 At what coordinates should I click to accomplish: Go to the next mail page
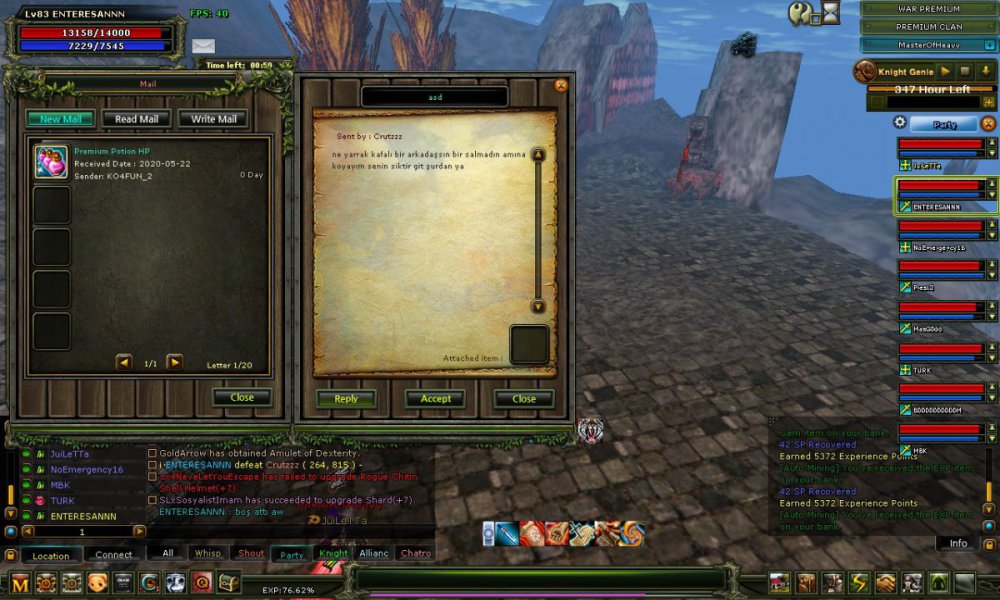click(174, 363)
